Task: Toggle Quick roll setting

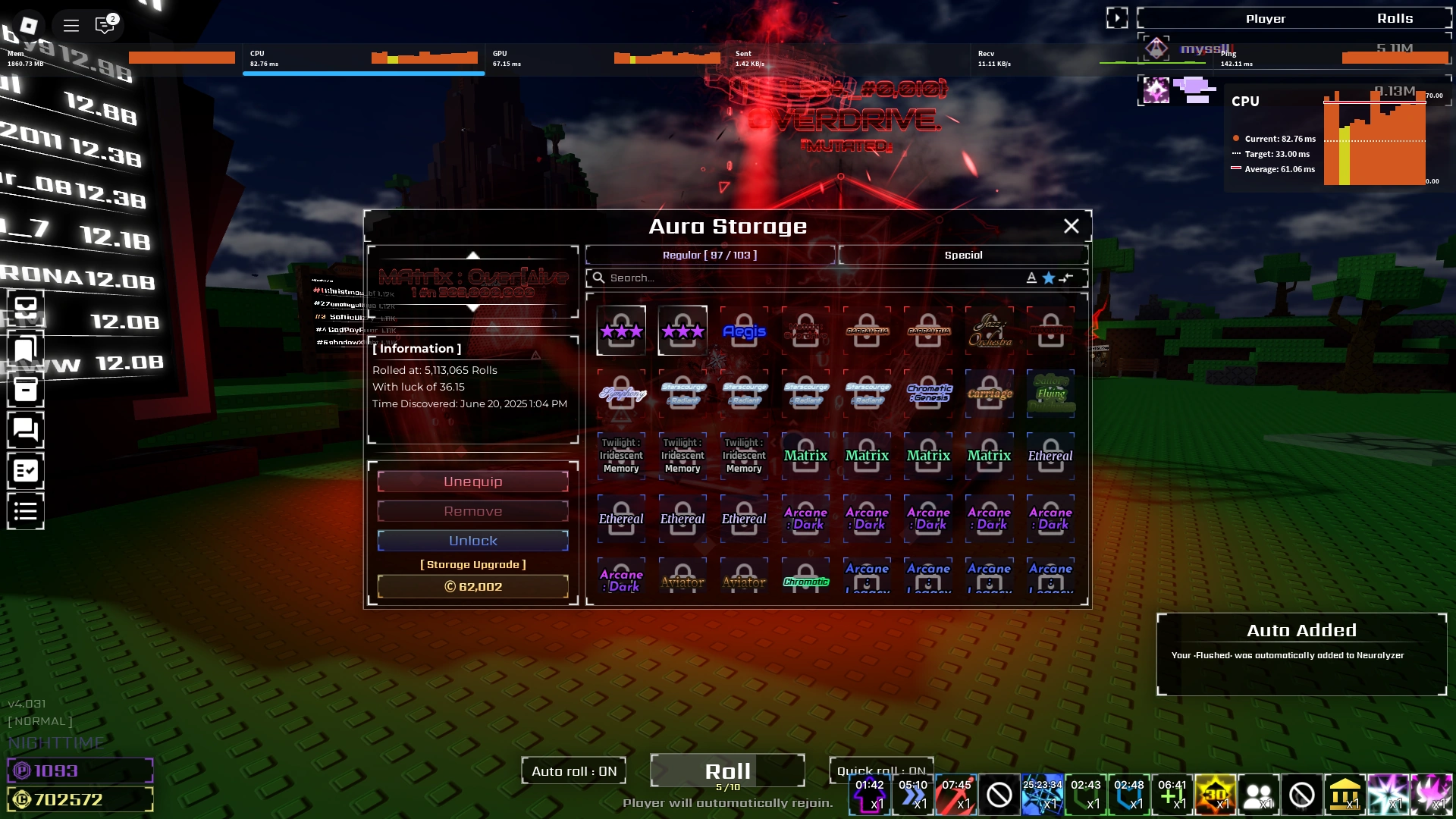Action: (x=882, y=770)
